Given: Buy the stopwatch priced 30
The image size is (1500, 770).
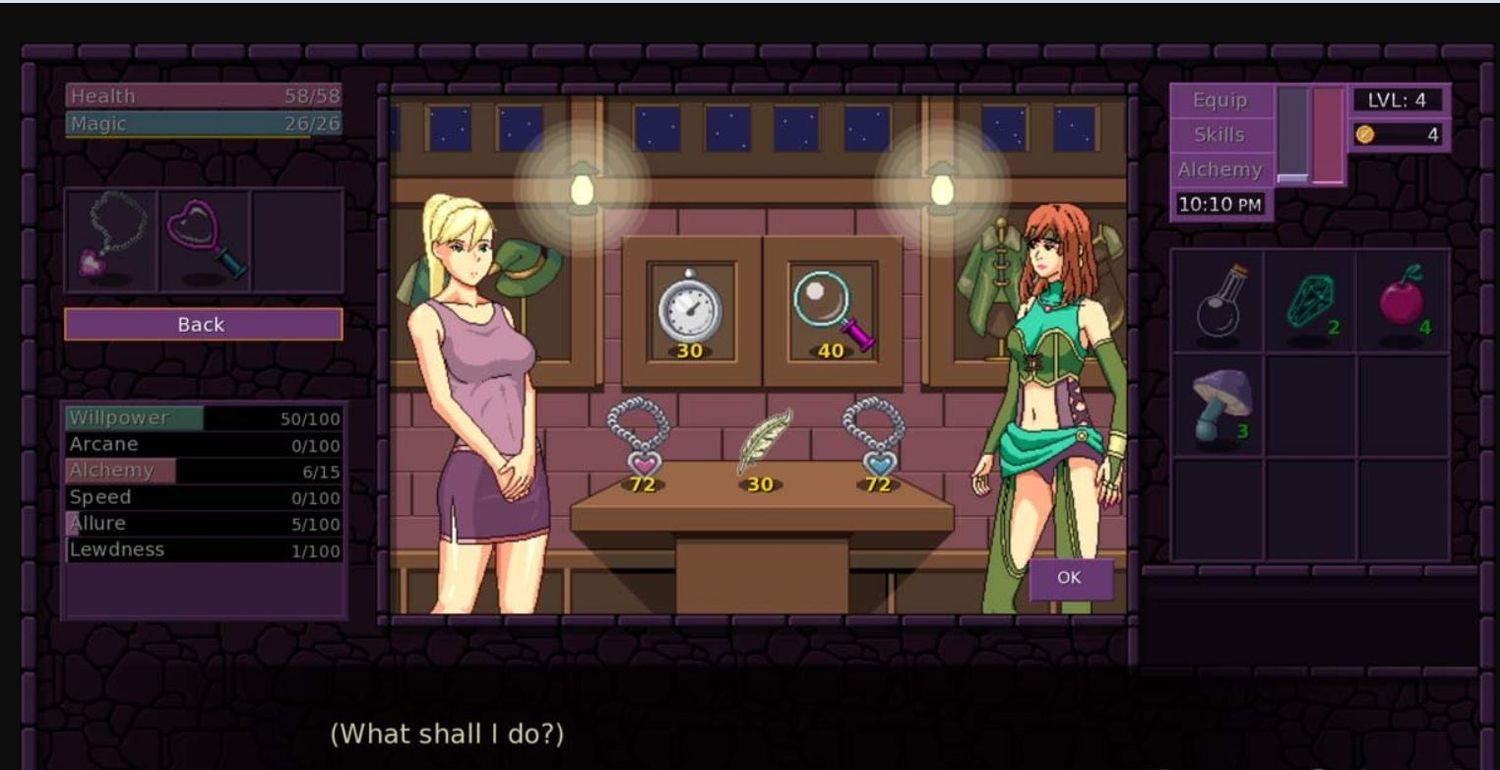Looking at the screenshot, I should click(689, 308).
